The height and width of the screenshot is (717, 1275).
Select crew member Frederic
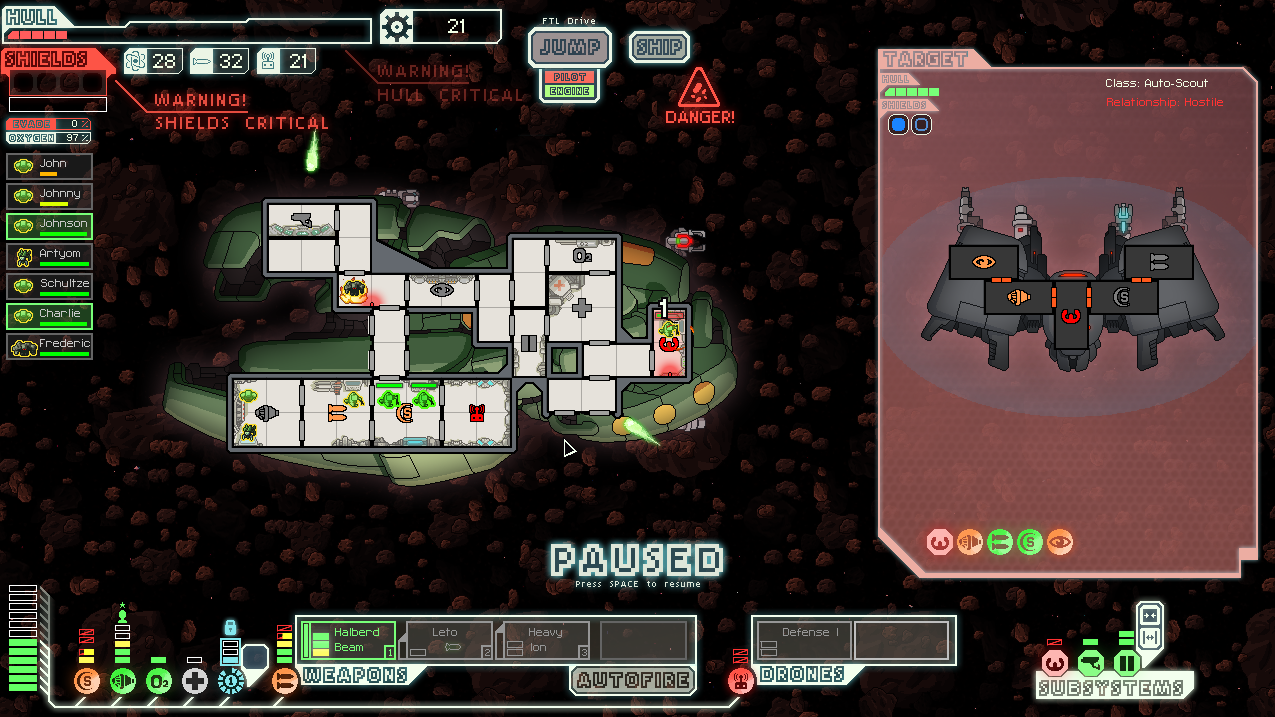(50, 346)
